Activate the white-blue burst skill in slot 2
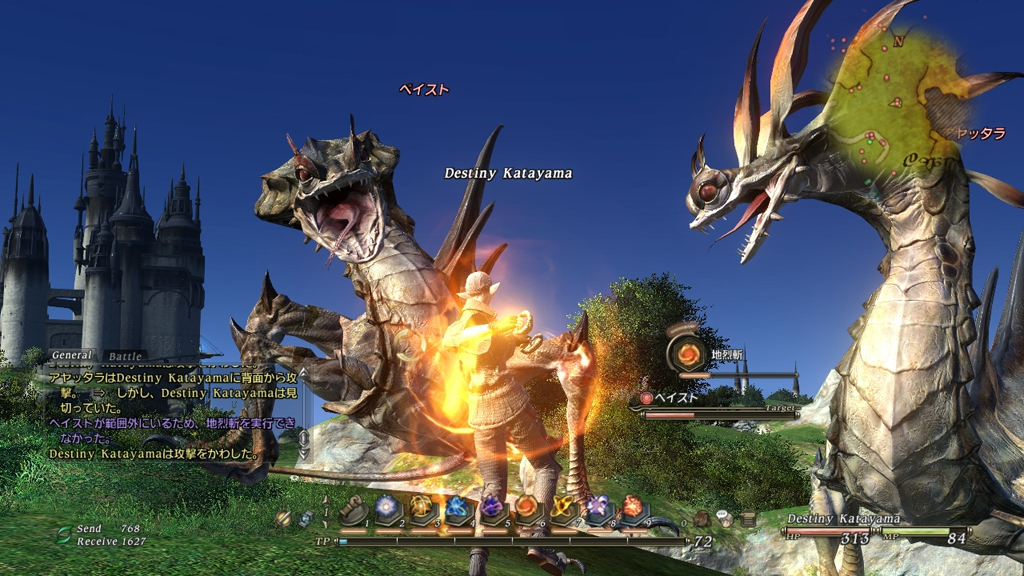Image resolution: width=1024 pixels, height=576 pixels. [388, 507]
